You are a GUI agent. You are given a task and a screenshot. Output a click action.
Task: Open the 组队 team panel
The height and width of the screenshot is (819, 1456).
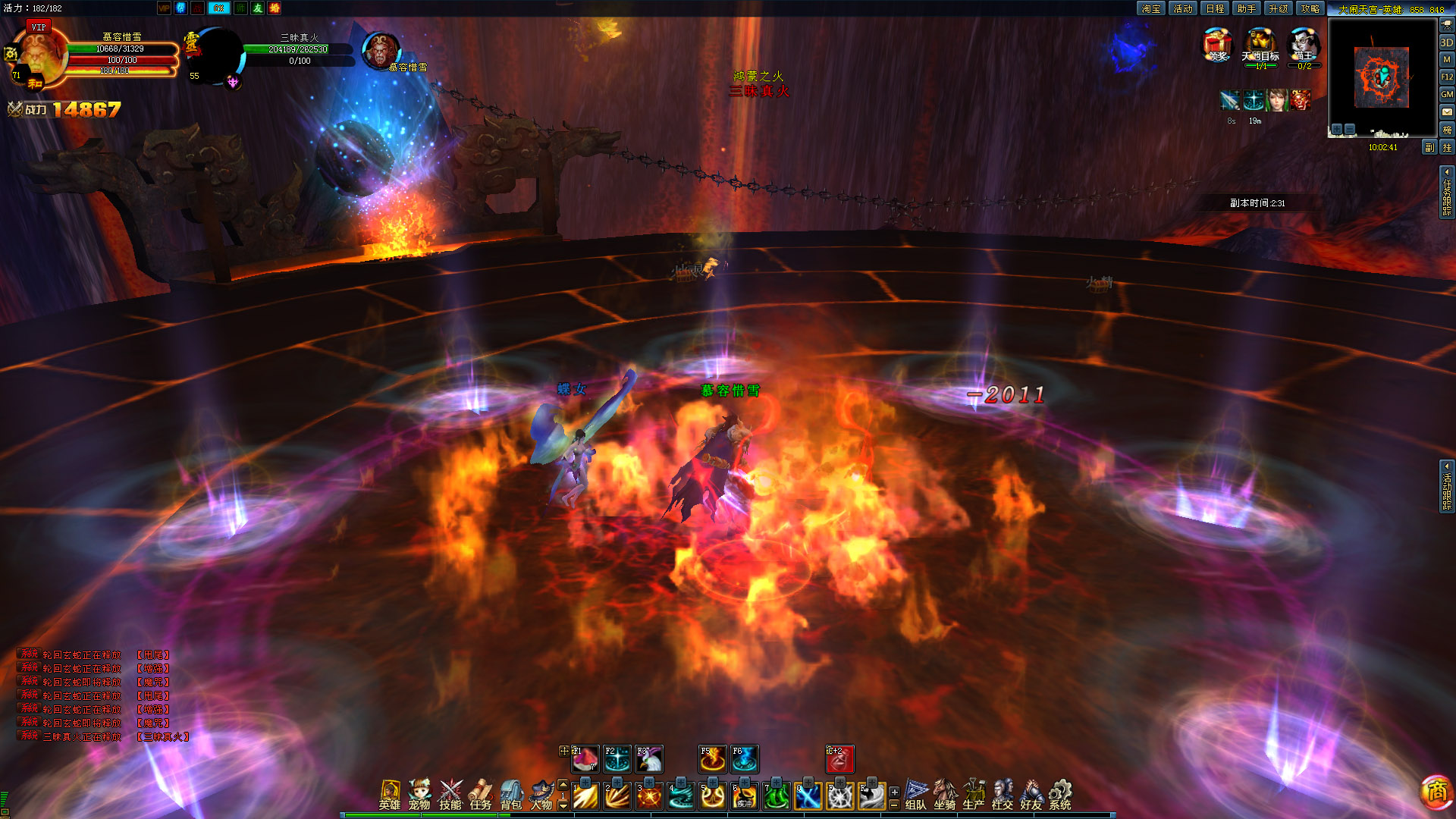pyautogui.click(x=916, y=794)
